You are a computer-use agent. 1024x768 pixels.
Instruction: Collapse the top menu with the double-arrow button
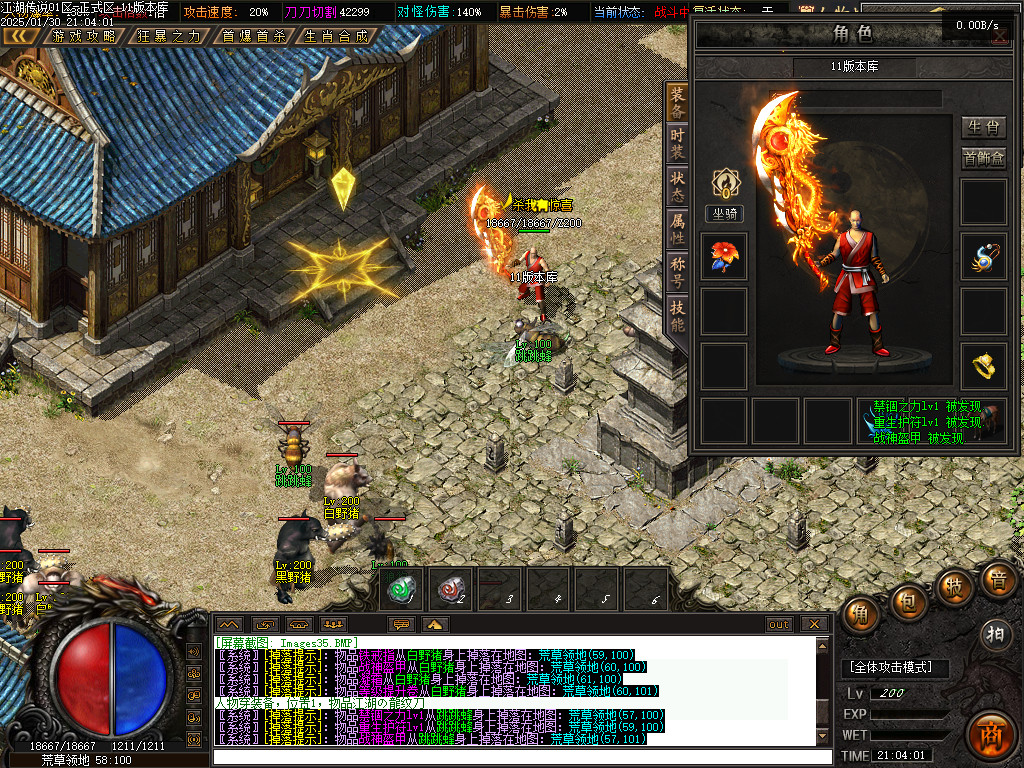click(x=20, y=36)
